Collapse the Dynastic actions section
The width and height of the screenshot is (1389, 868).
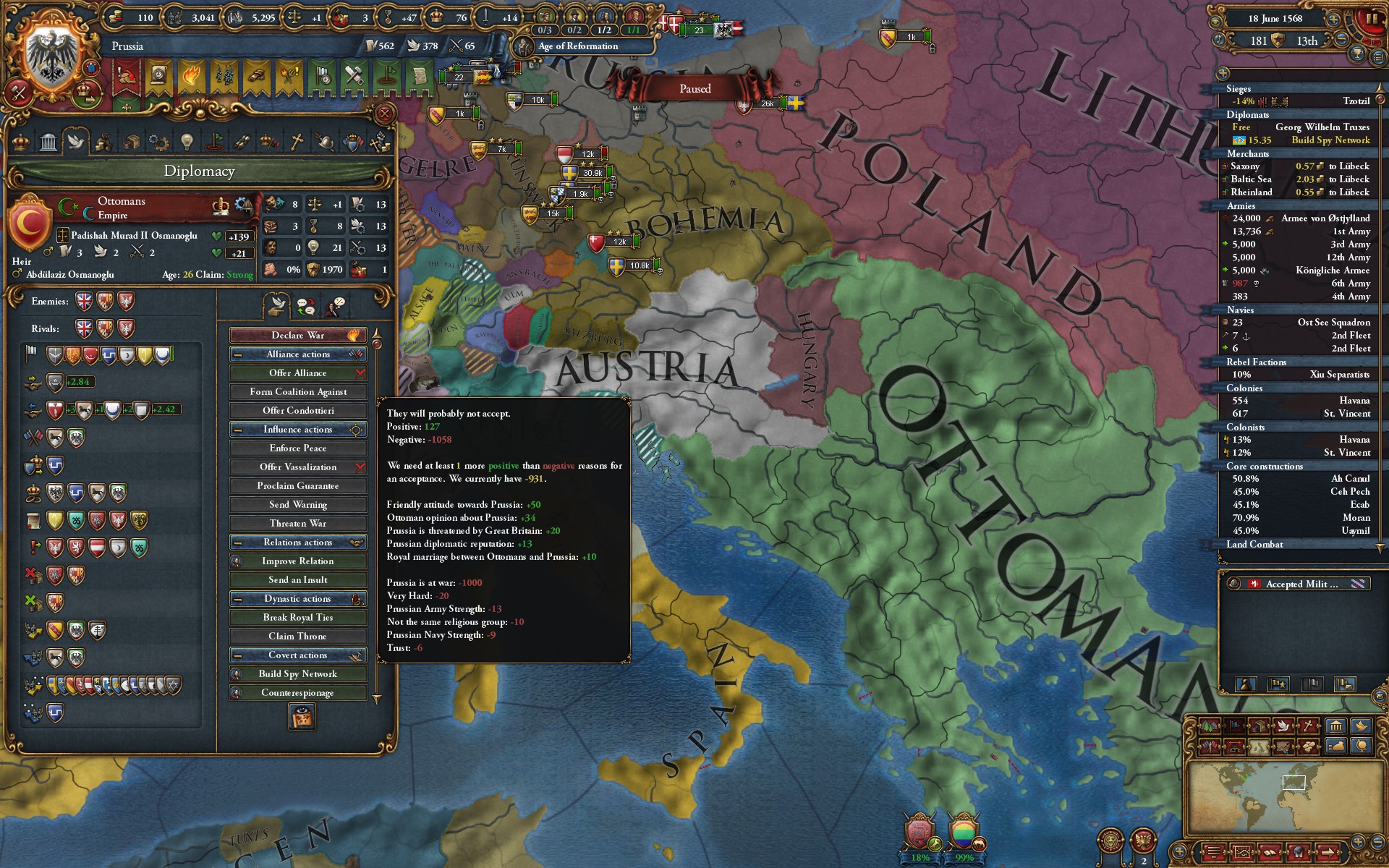click(x=236, y=599)
